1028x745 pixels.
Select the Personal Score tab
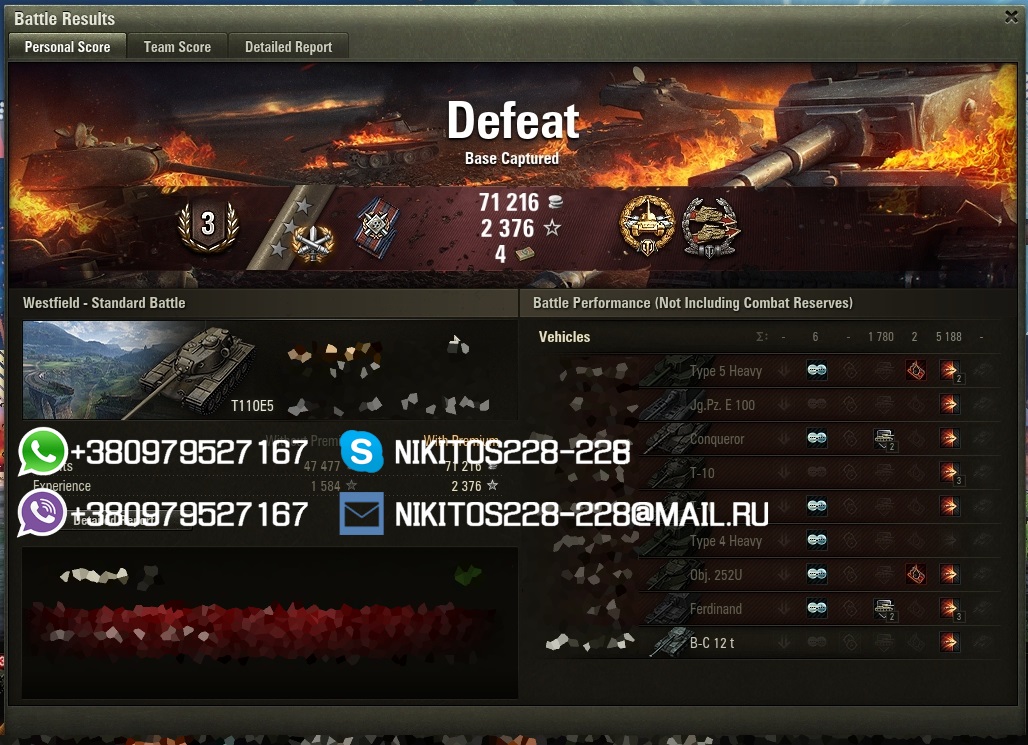67,47
